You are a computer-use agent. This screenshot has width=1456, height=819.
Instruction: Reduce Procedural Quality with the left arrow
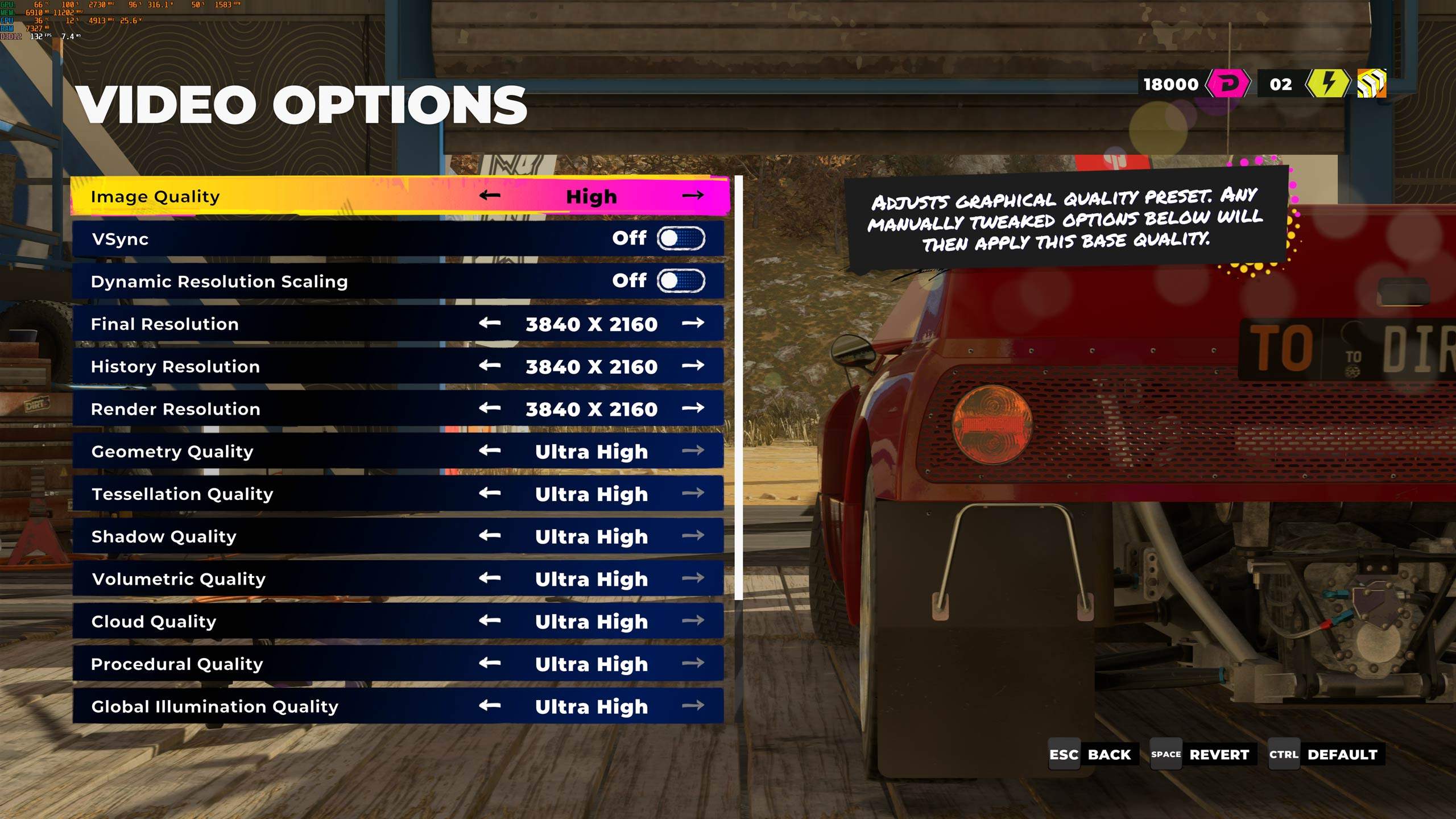coord(489,663)
